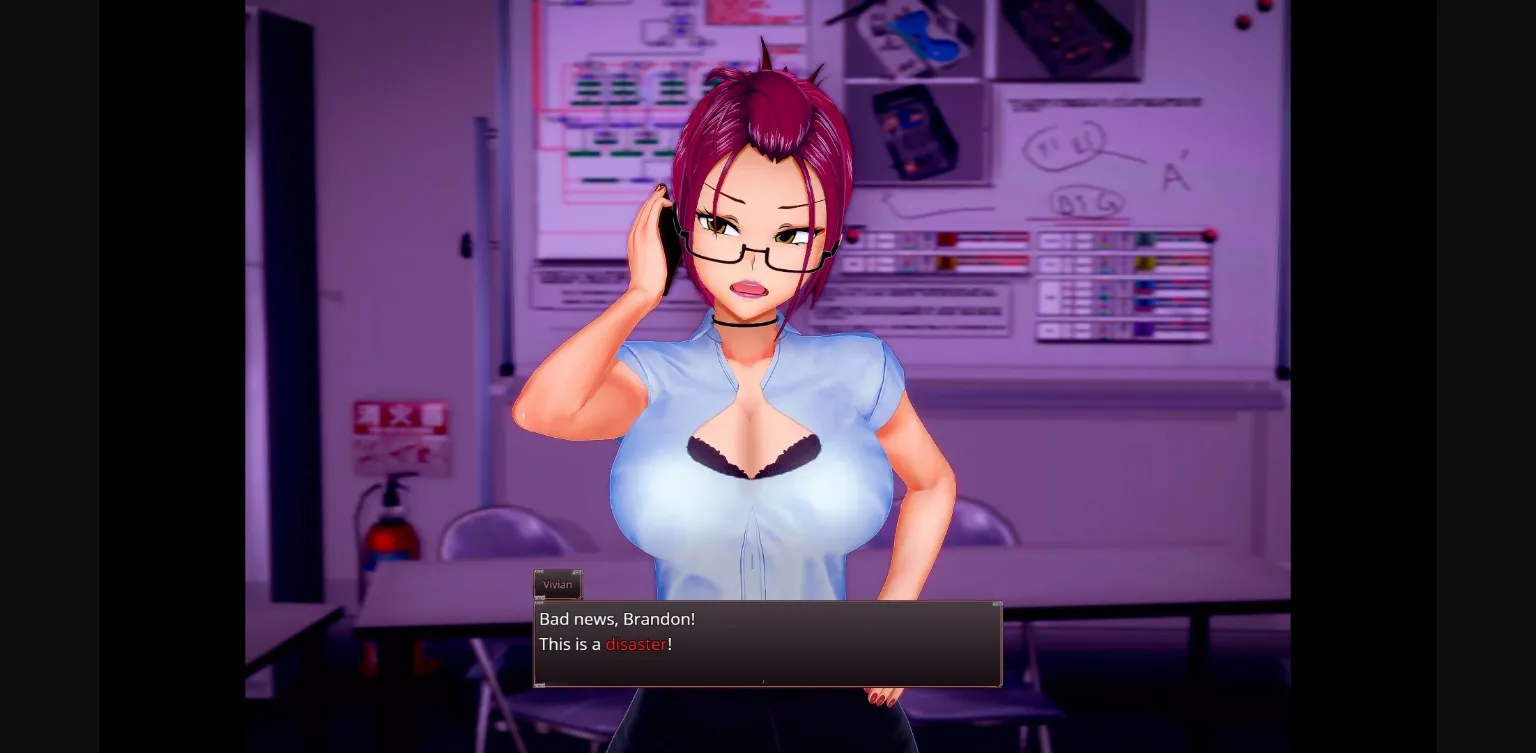Click the red word disaster
Viewport: 1536px width, 753px height.
[x=637, y=644]
